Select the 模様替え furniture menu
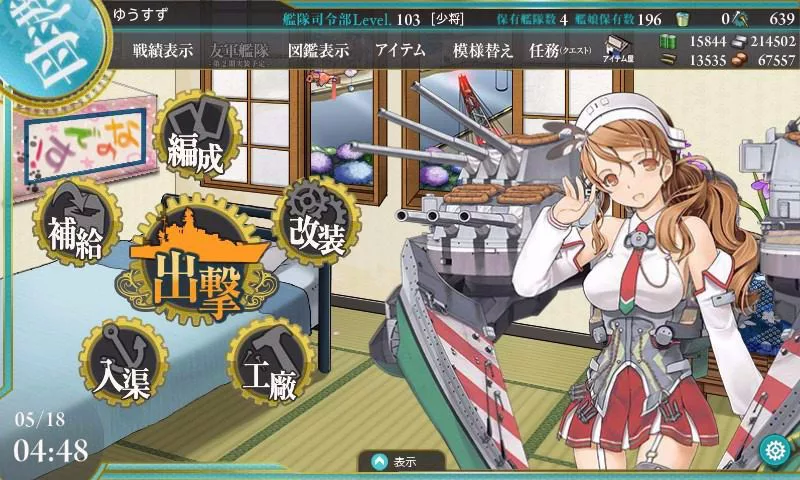This screenshot has width=800, height=480. pyautogui.click(x=483, y=51)
